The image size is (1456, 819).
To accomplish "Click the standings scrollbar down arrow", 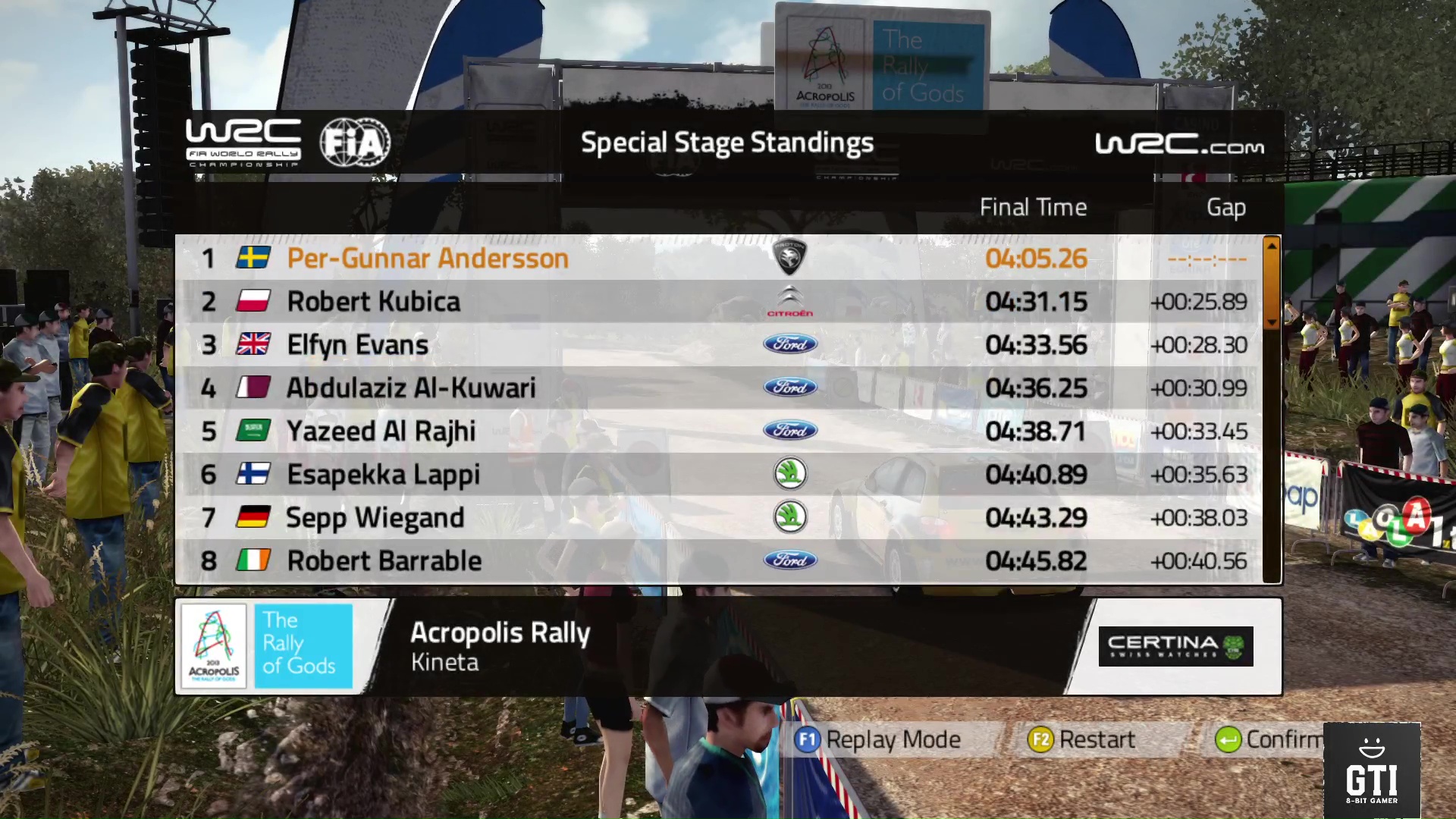I will [x=1272, y=322].
